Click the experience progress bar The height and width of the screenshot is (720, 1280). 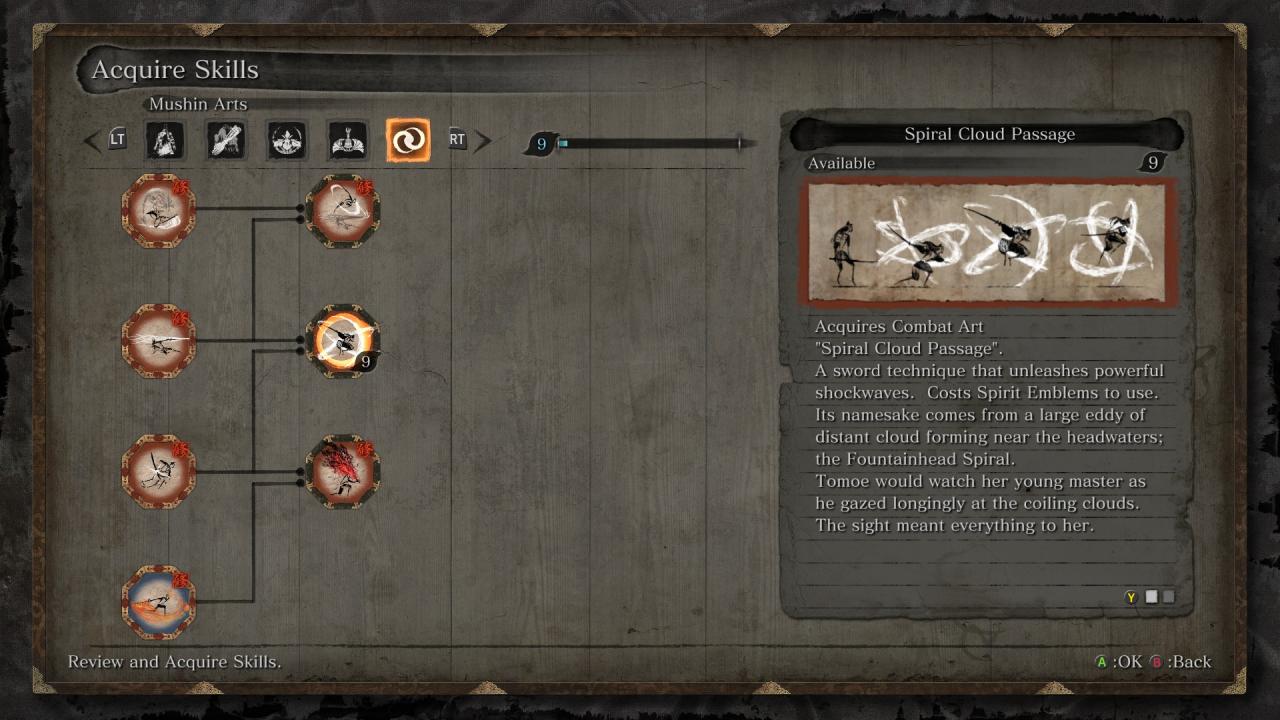click(650, 143)
